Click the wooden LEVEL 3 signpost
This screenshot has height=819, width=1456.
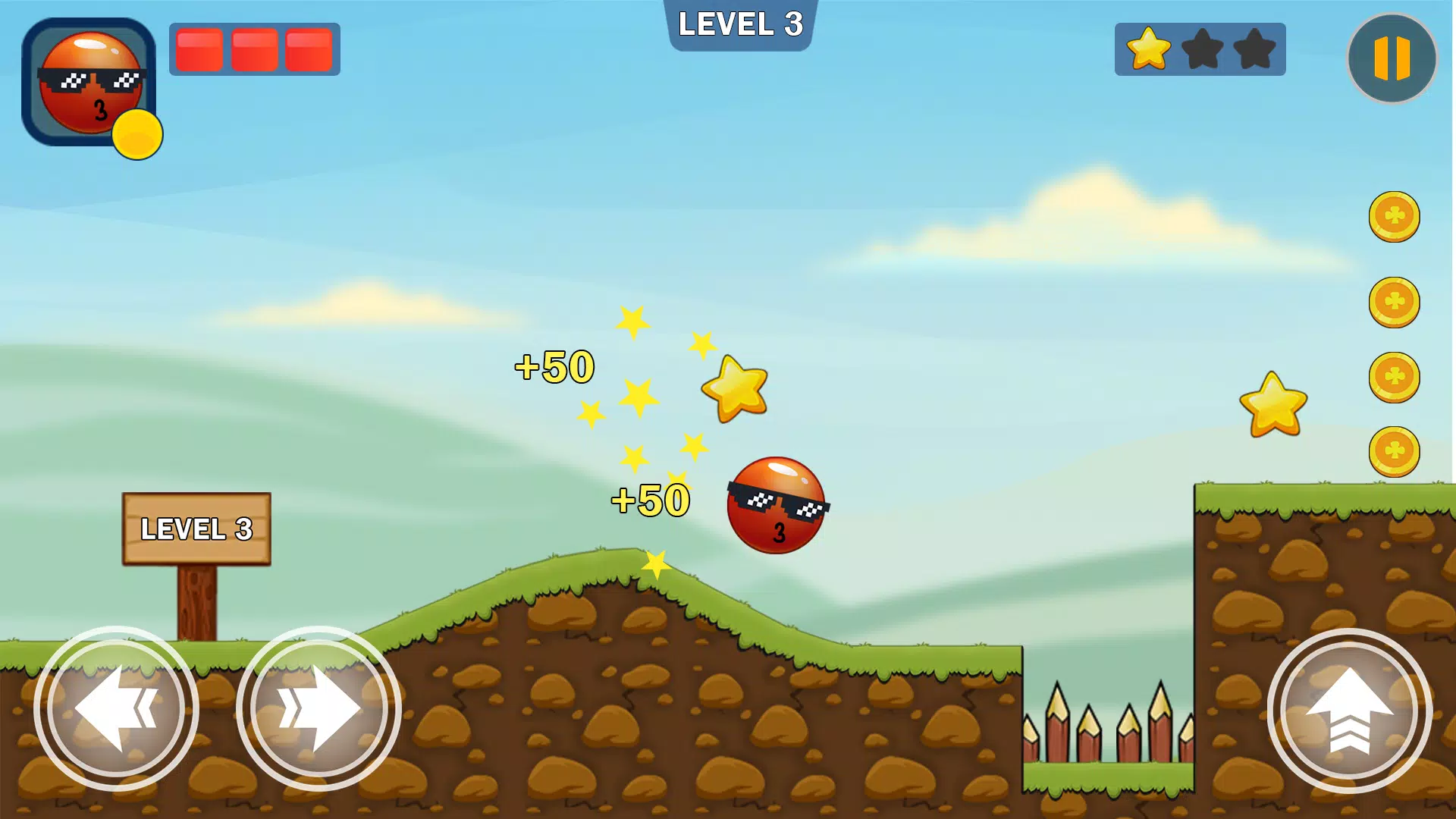pos(196,529)
